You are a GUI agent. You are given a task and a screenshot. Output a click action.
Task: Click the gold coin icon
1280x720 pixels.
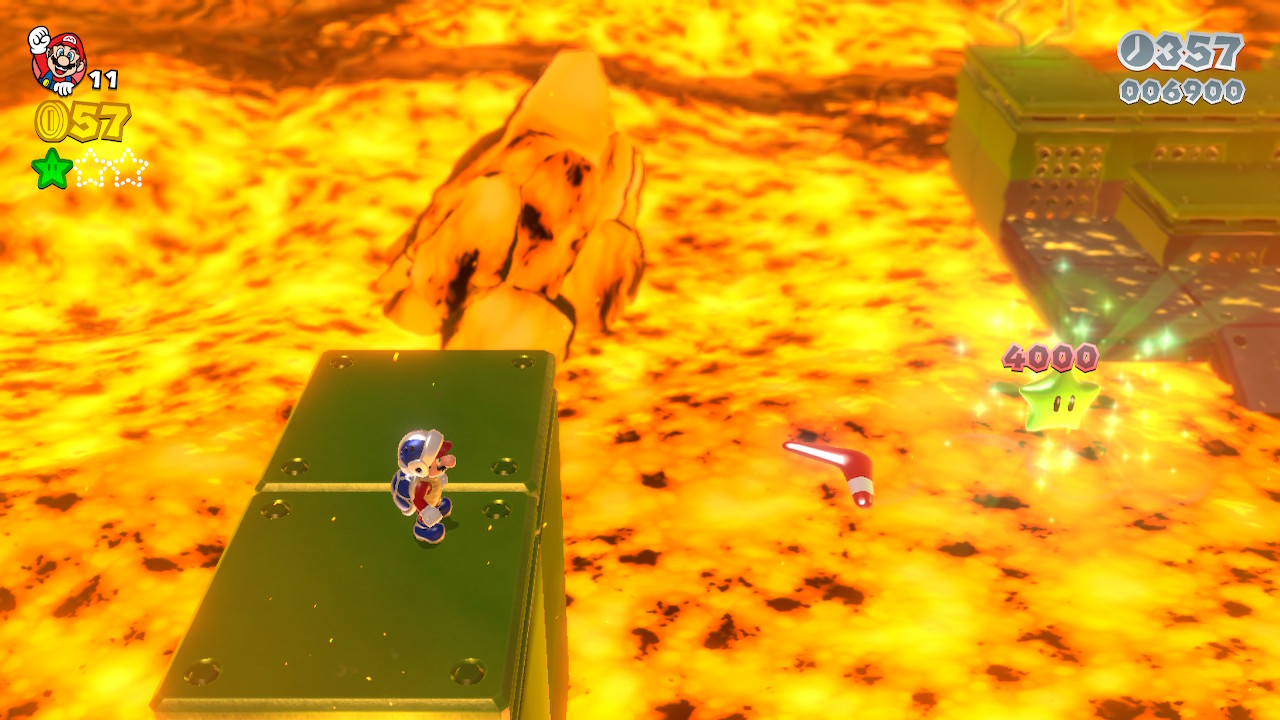50,121
